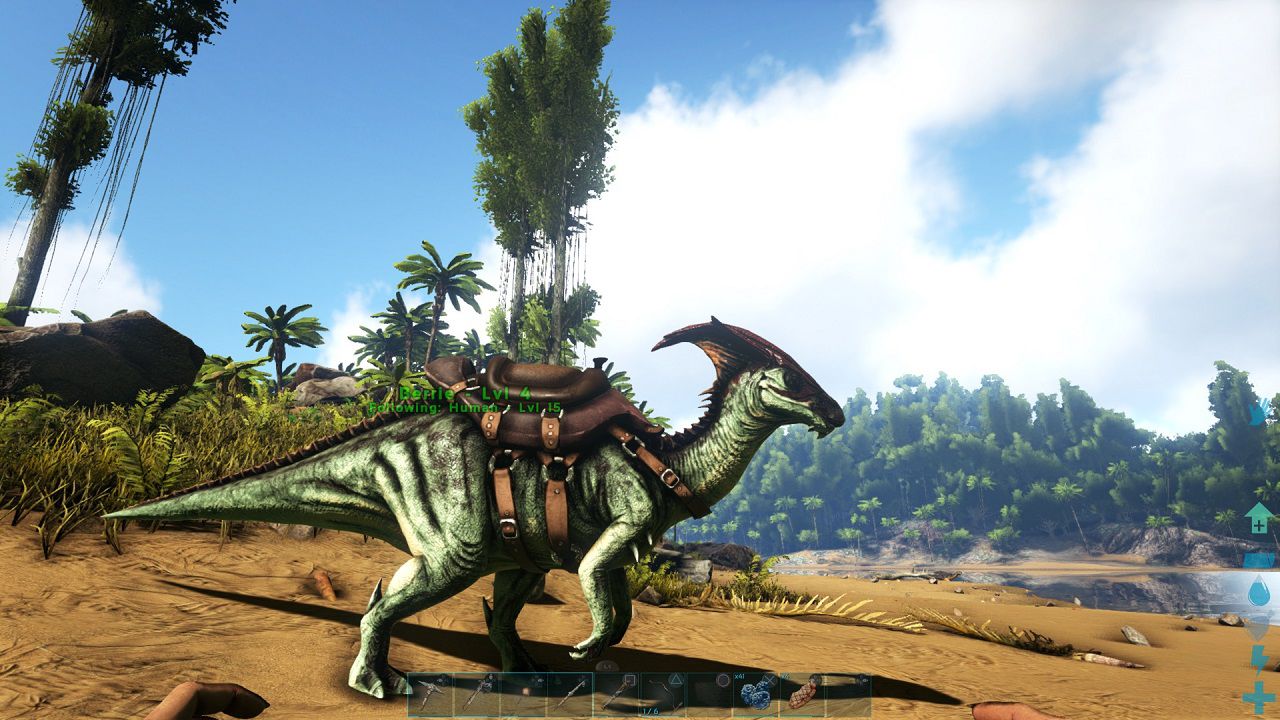Equip the bow showing 1/6 ammo
Image resolution: width=1280 pixels, height=720 pixels.
coord(662,694)
